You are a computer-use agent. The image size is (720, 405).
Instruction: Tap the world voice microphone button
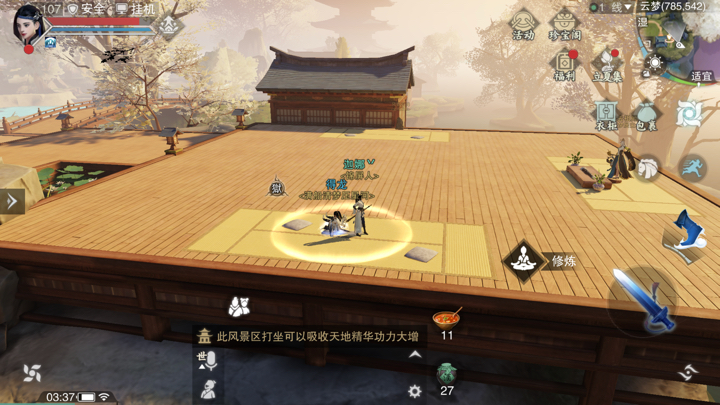pyautogui.click(x=209, y=362)
